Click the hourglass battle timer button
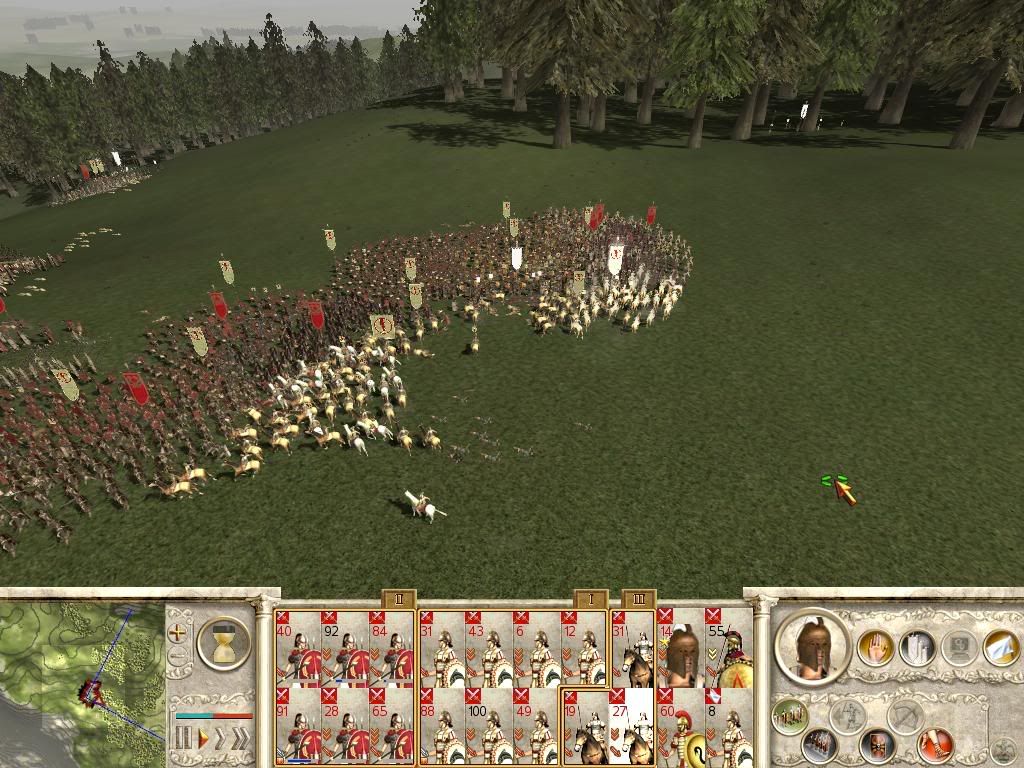This screenshot has height=768, width=1024. [x=223, y=642]
